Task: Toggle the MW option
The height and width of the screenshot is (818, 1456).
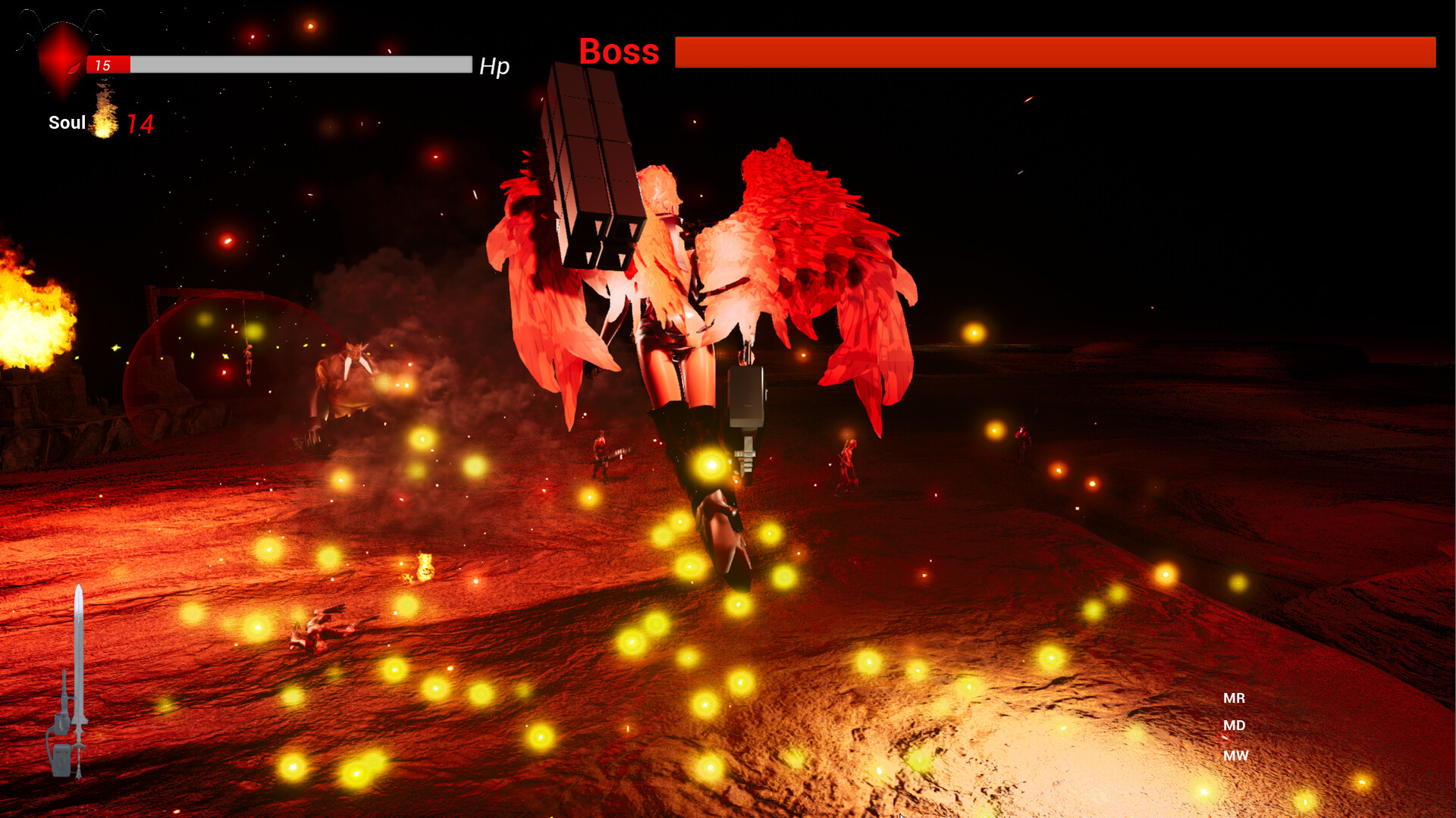Action: 1236,754
